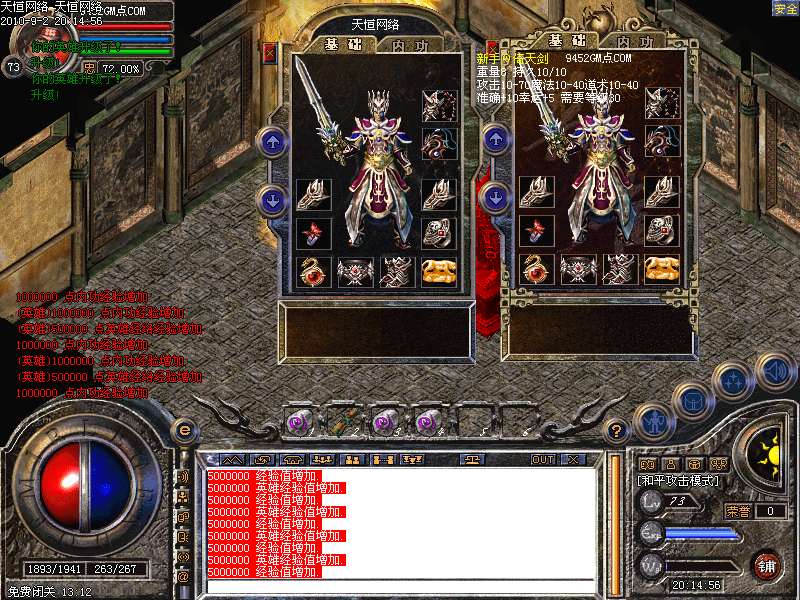The height and width of the screenshot is (600, 800).
Task: Click the blue up-arrow beside the 天恒网络 panel
Action: tap(272, 142)
